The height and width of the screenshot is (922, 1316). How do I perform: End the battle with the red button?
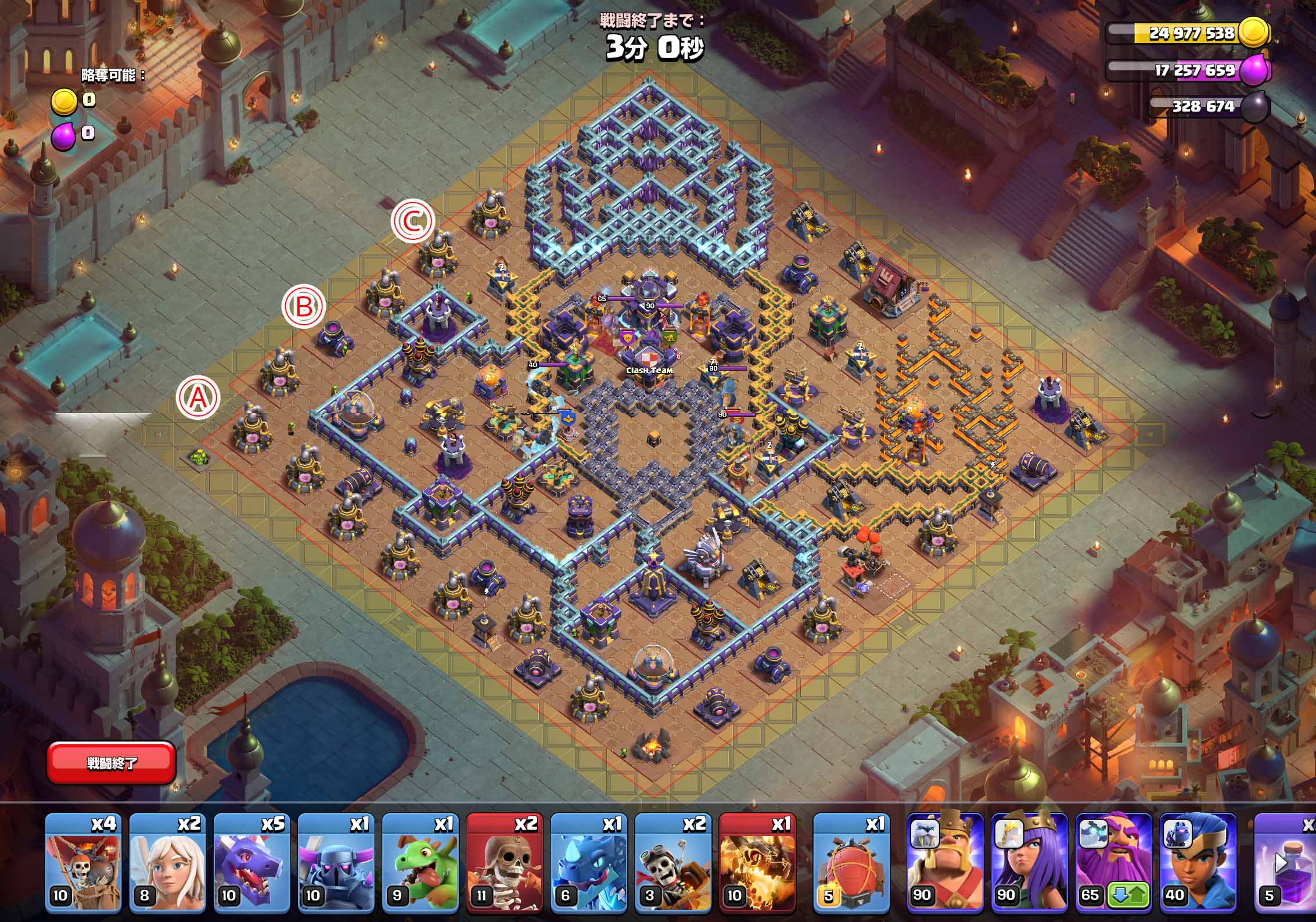(112, 762)
